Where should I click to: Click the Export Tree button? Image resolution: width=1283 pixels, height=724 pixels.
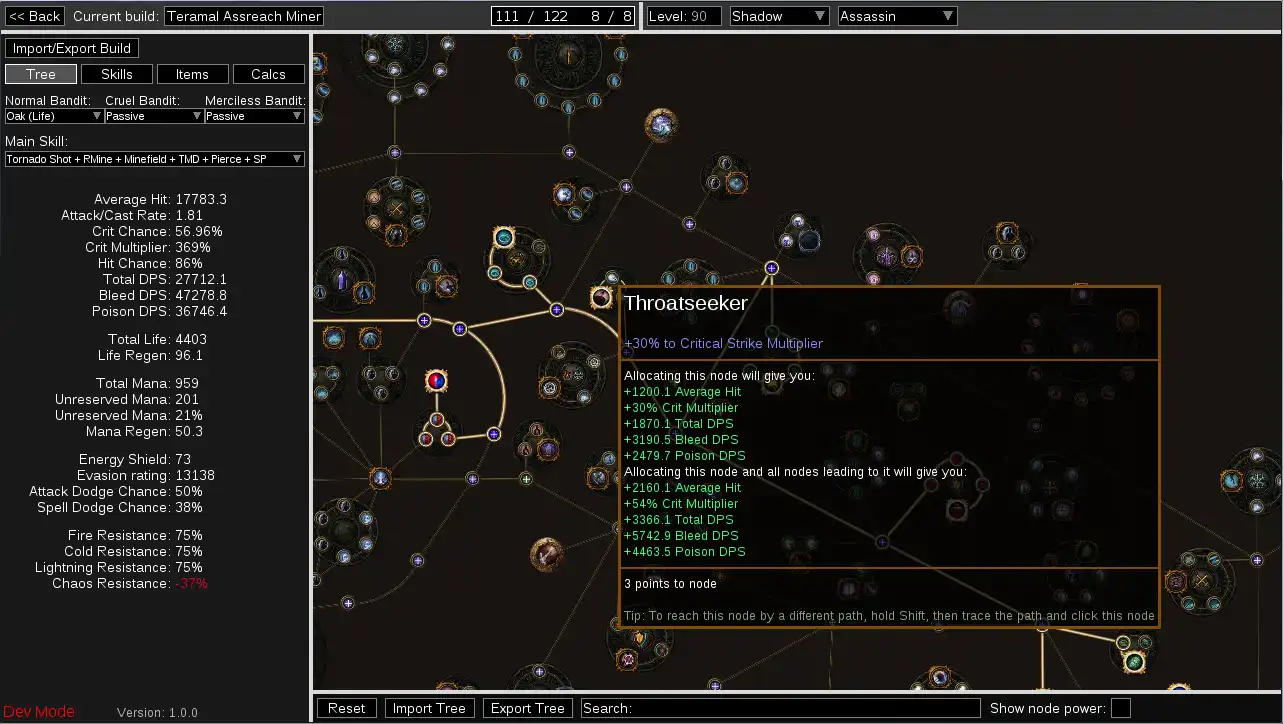[x=527, y=708]
